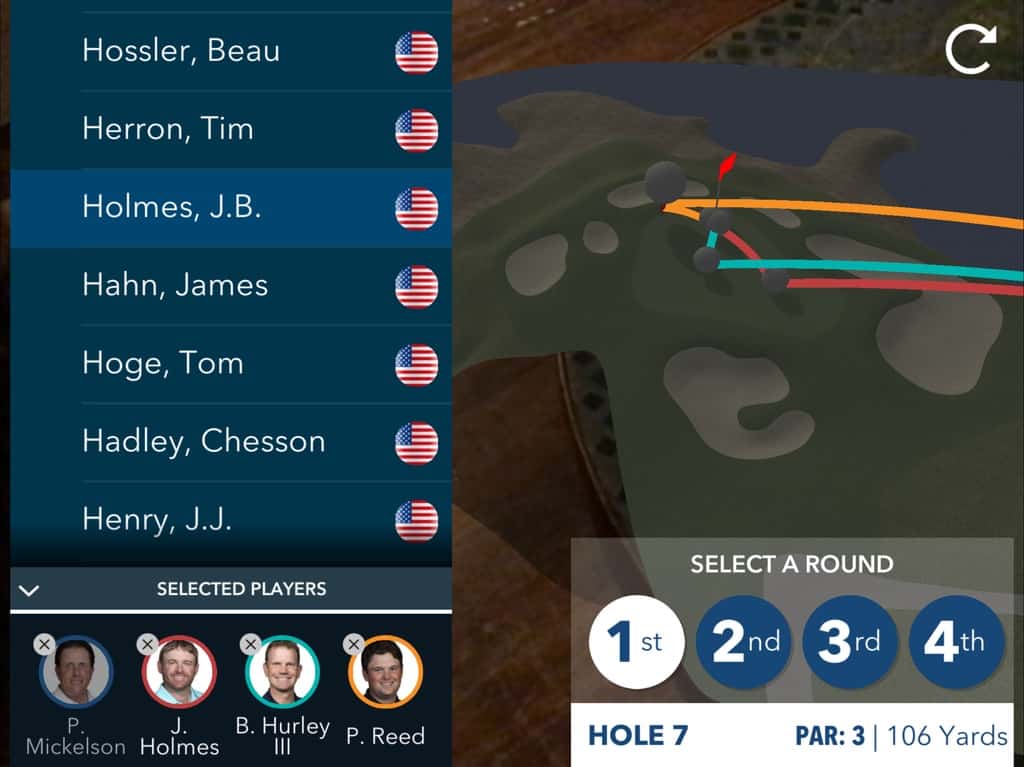Remove P. Mickelson from selected players
Viewport: 1024px width, 767px height.
[x=43, y=645]
